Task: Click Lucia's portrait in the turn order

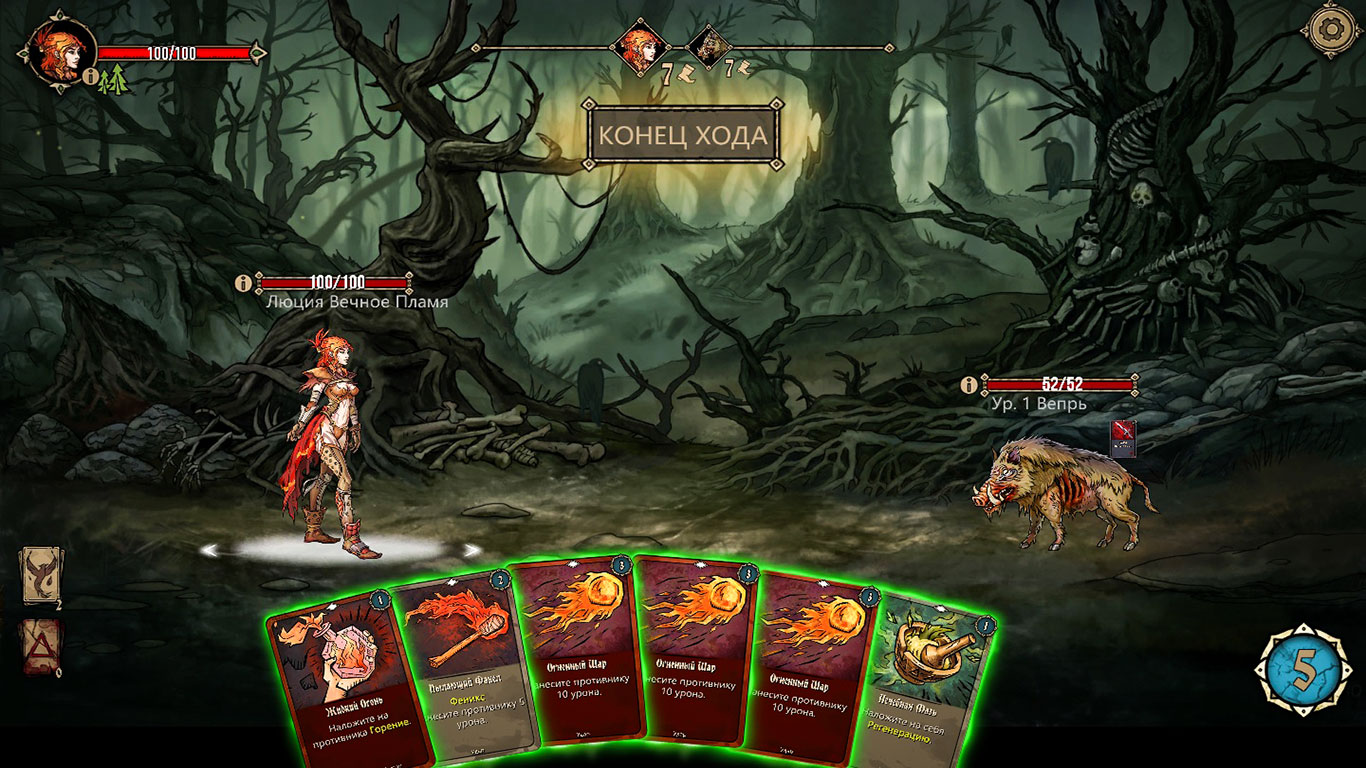Action: coord(640,45)
